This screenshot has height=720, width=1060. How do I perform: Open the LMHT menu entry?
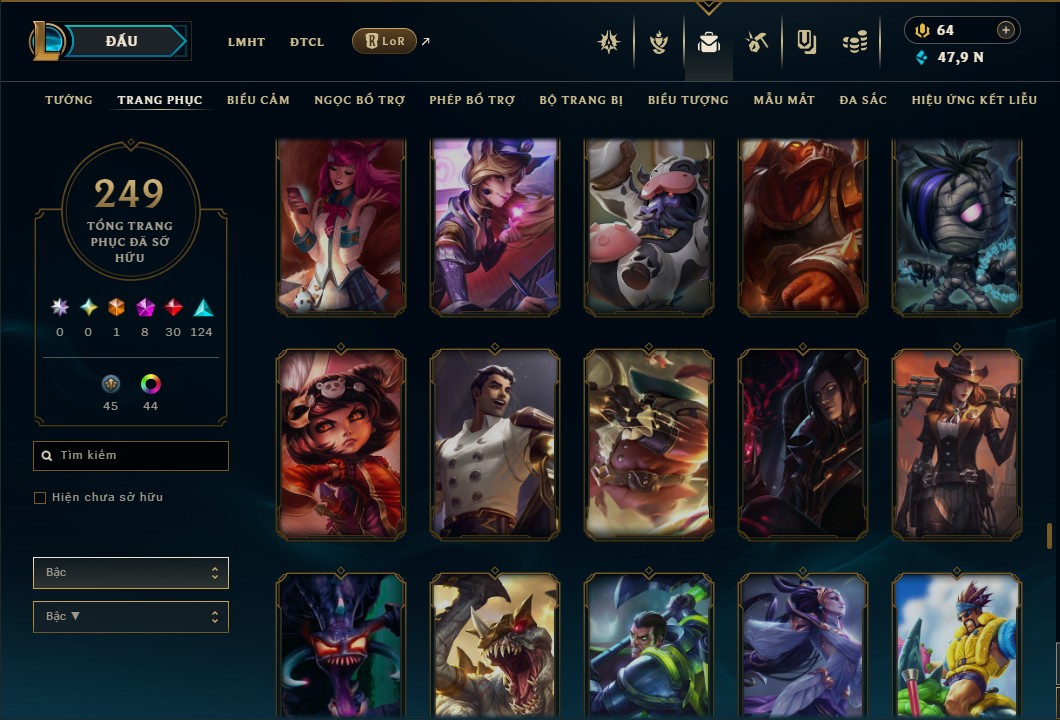point(246,42)
